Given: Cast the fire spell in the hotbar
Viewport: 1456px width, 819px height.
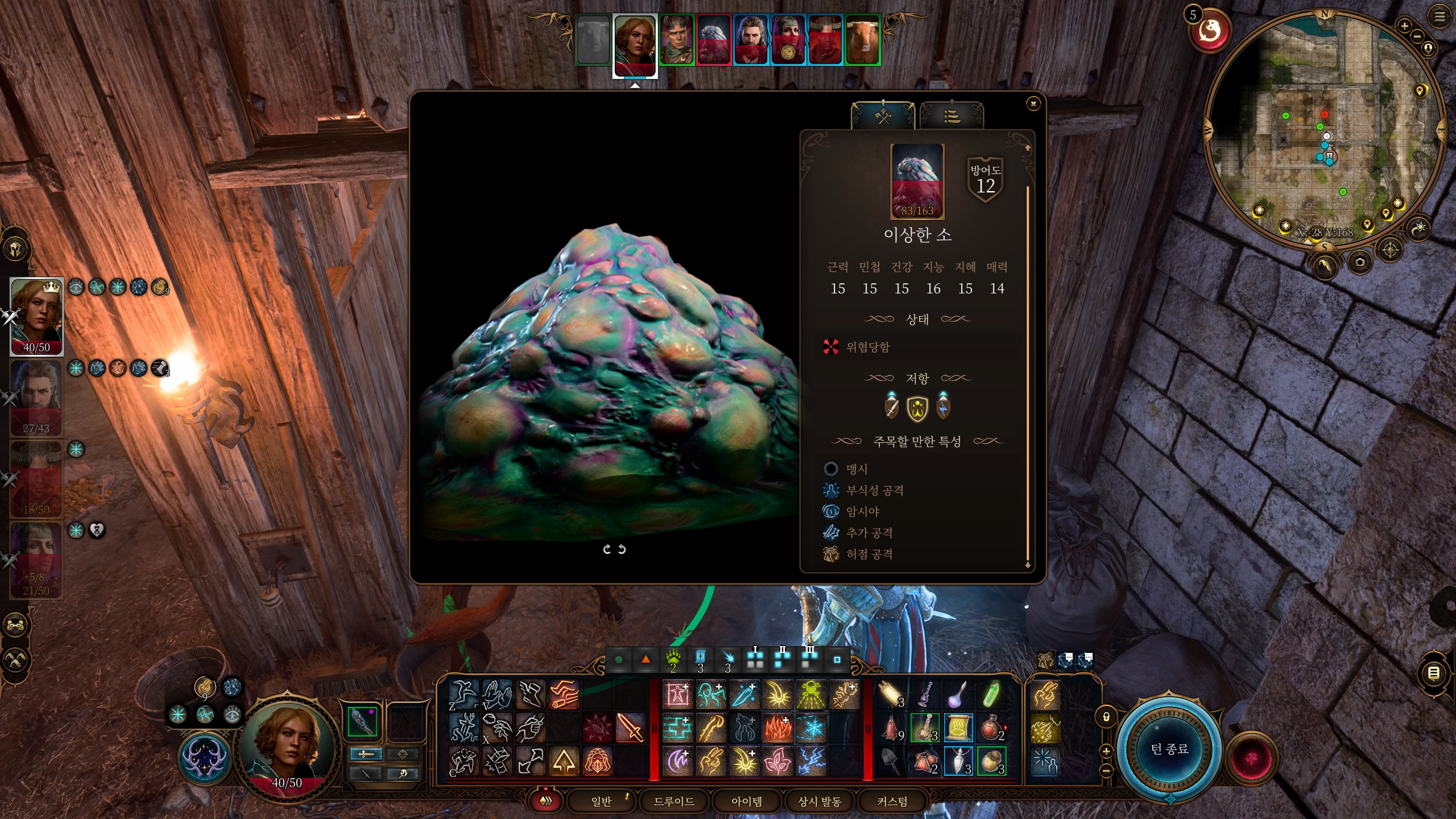Looking at the screenshot, I should pyautogui.click(x=777, y=728).
